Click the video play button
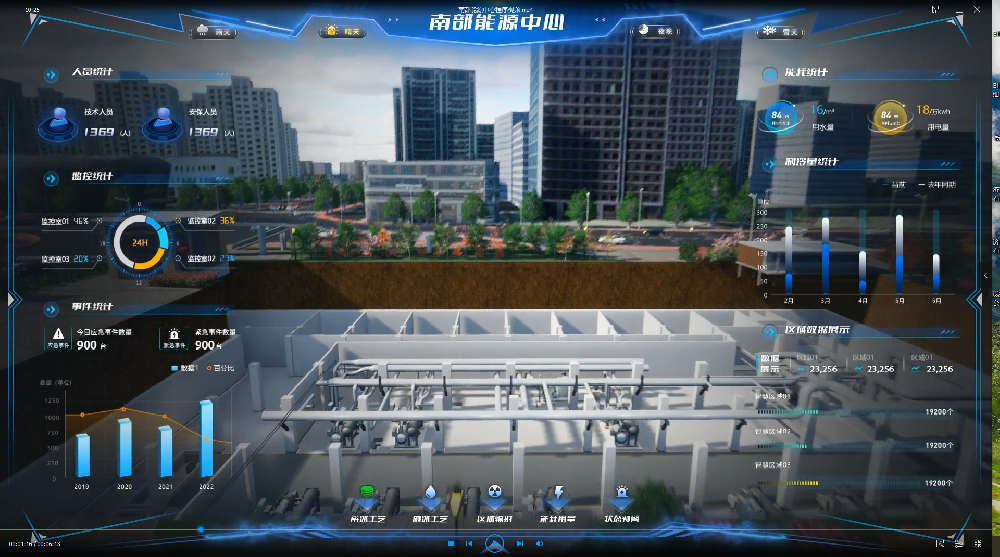1000x557 pixels. [493, 543]
